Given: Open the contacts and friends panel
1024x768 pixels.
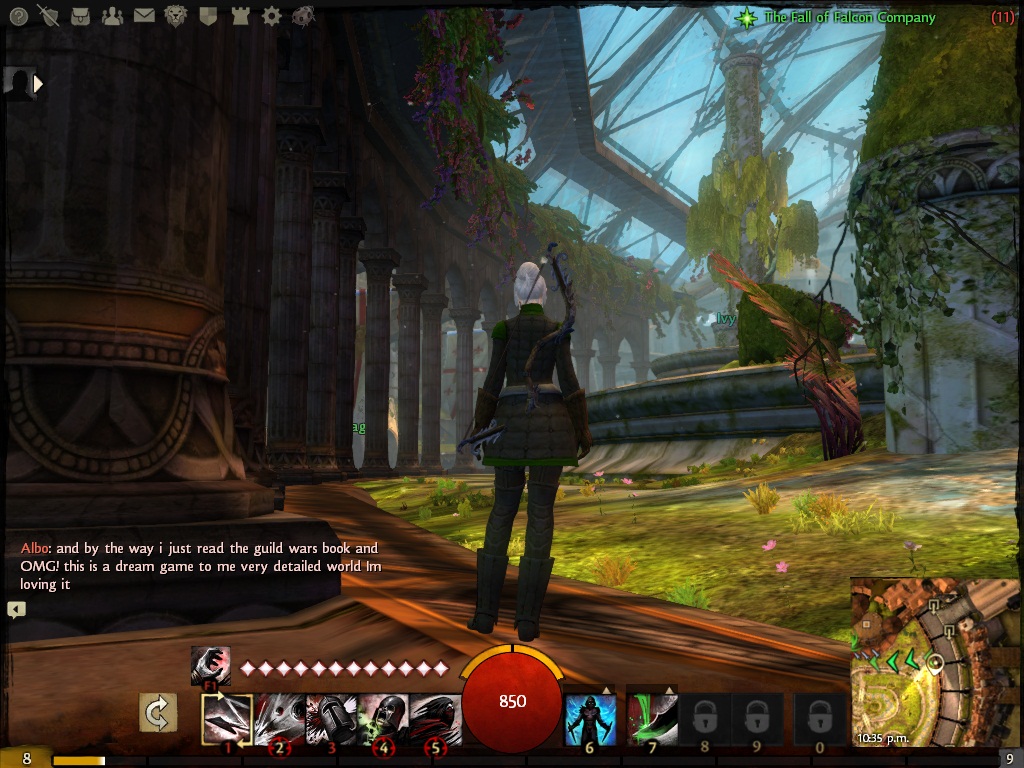Looking at the screenshot, I should 112,16.
